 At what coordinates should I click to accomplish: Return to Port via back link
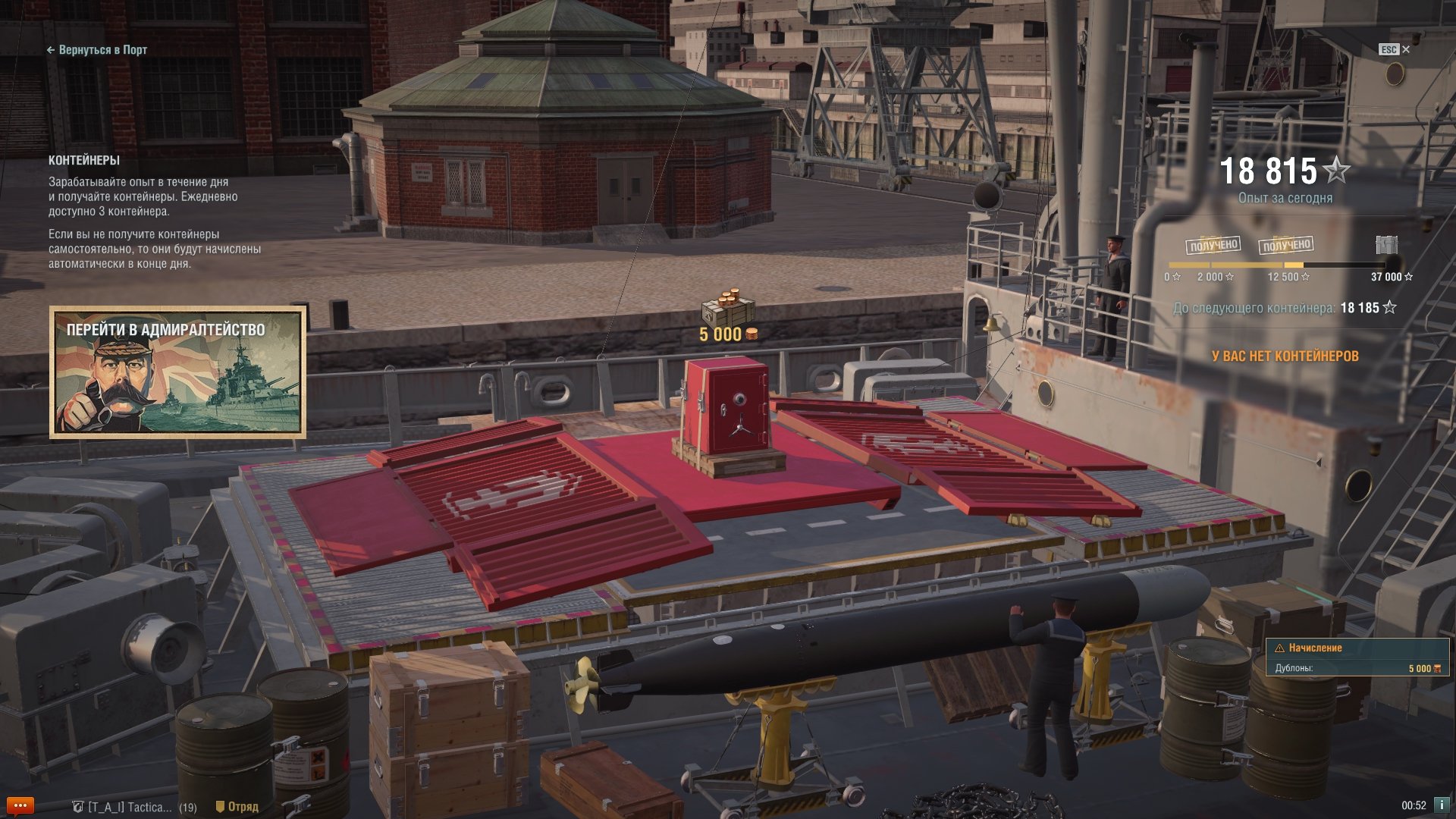[x=97, y=50]
